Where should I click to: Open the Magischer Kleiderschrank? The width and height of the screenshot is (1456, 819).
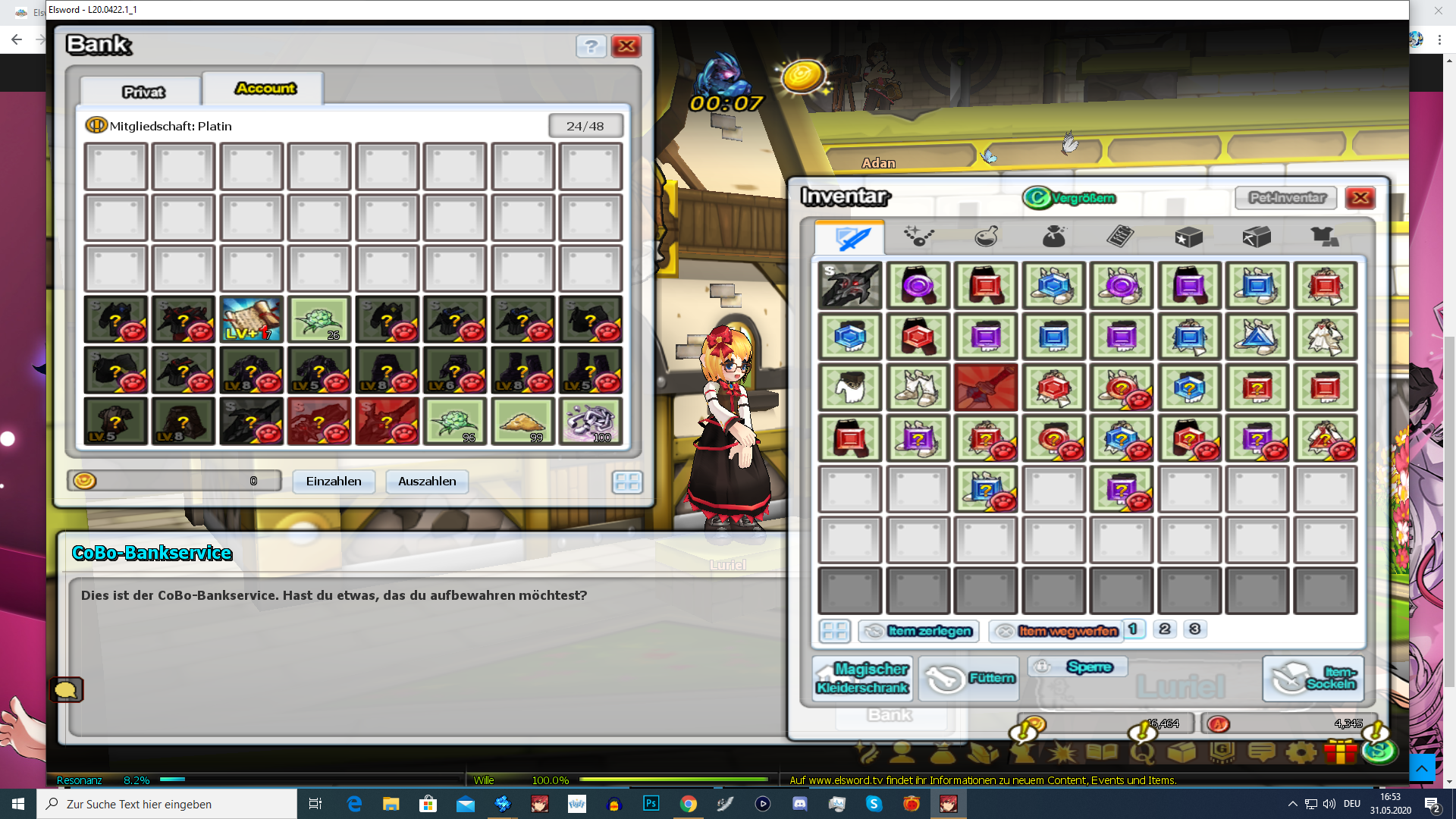(862, 678)
